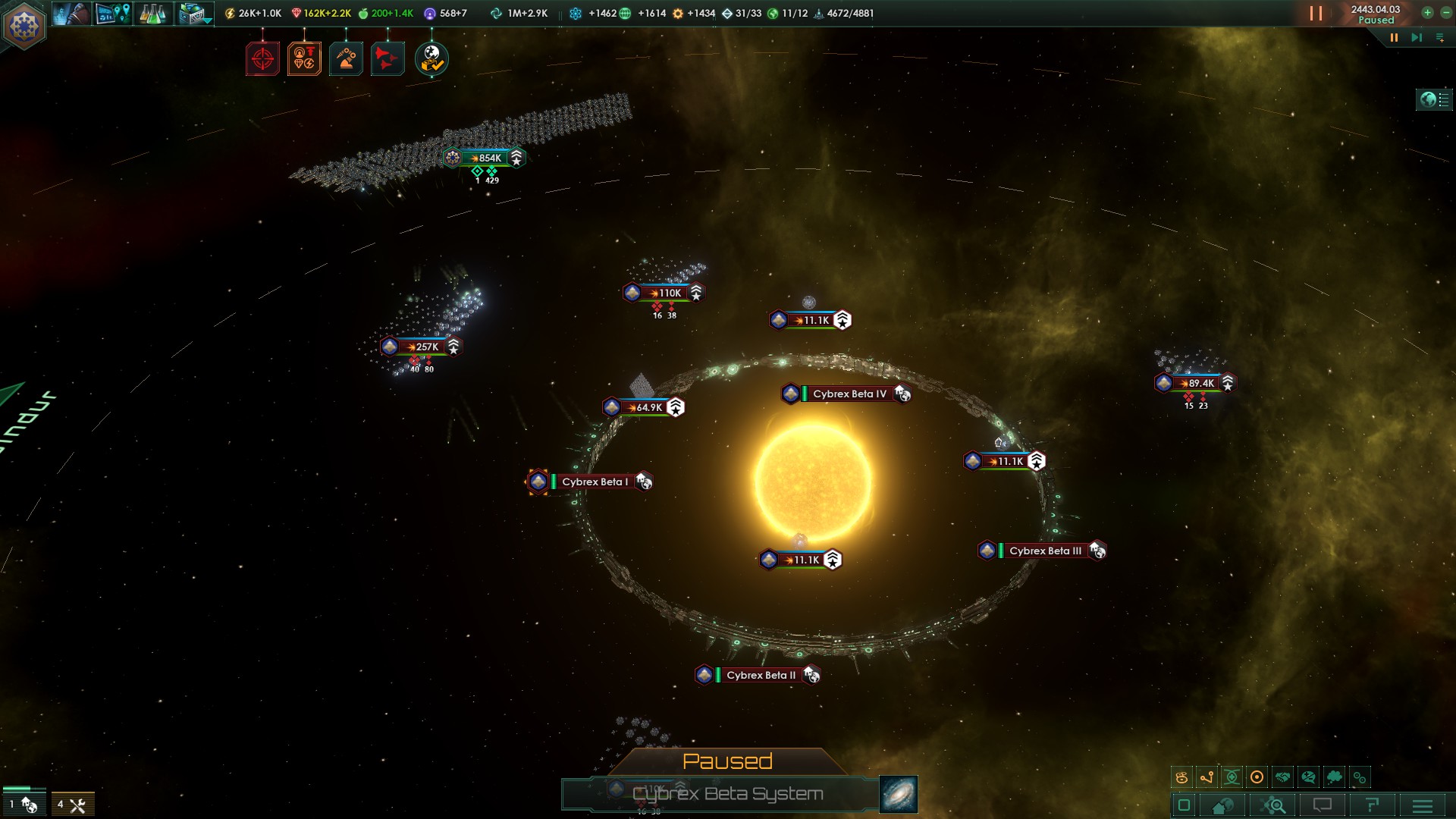Select the Cybrex Beta I label
The height and width of the screenshot is (819, 1456).
pos(594,482)
